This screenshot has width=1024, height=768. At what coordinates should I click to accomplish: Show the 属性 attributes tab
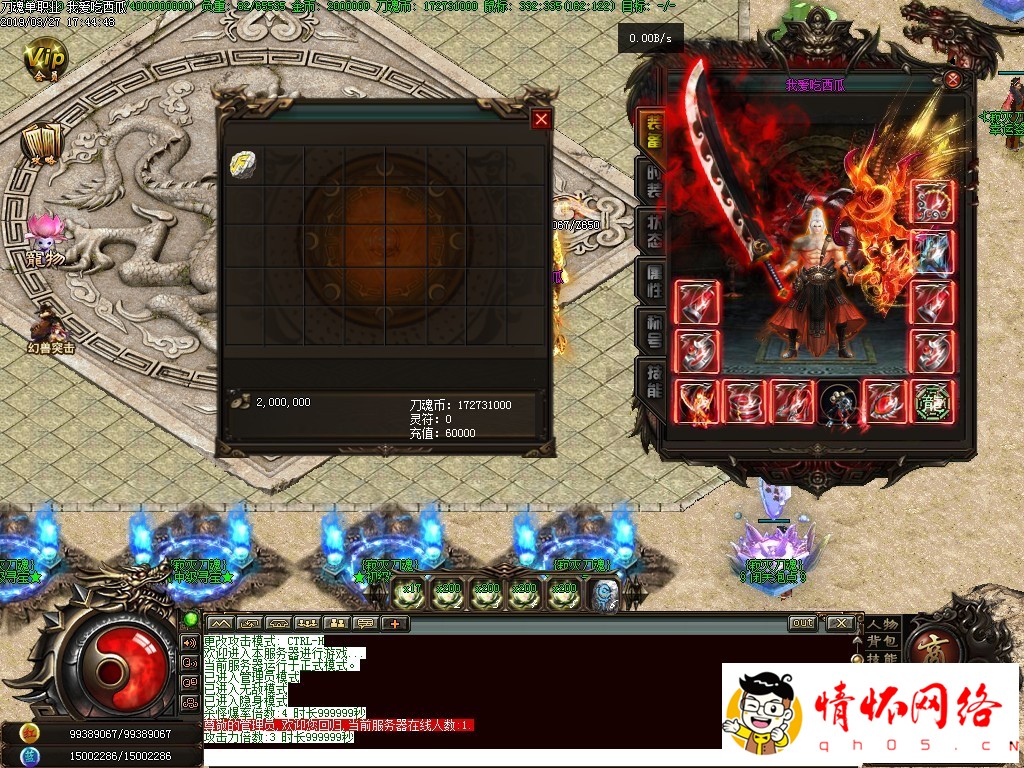[650, 283]
